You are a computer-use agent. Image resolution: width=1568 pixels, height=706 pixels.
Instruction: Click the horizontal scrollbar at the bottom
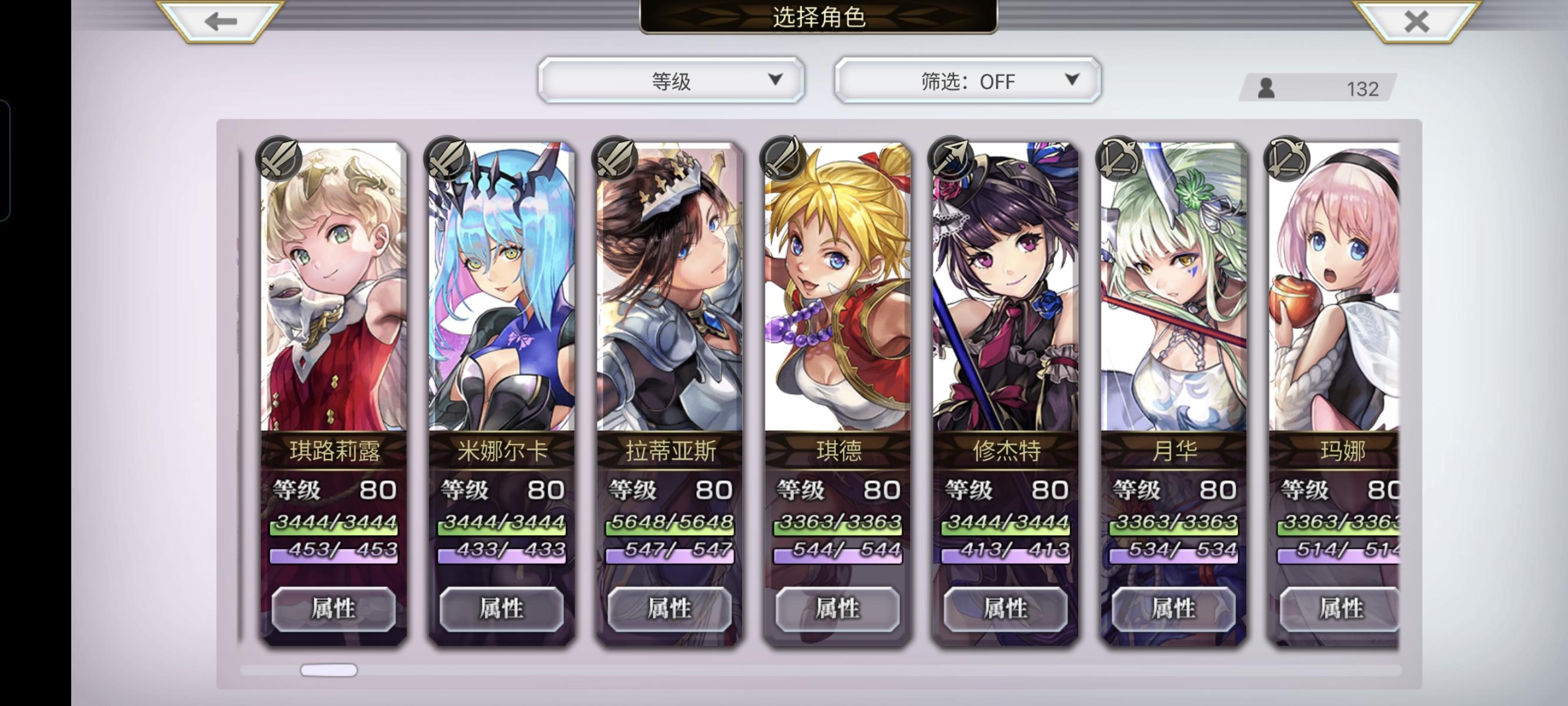[x=328, y=671]
